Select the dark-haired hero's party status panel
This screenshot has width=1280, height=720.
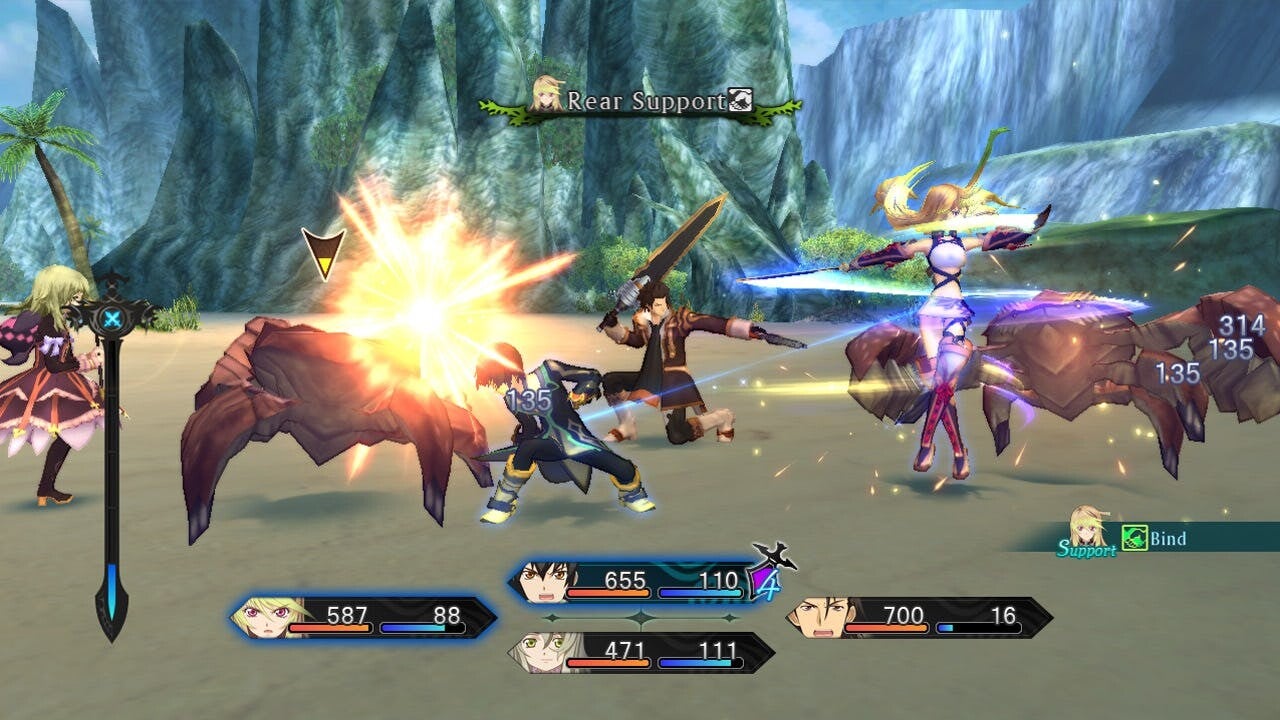pos(628,582)
